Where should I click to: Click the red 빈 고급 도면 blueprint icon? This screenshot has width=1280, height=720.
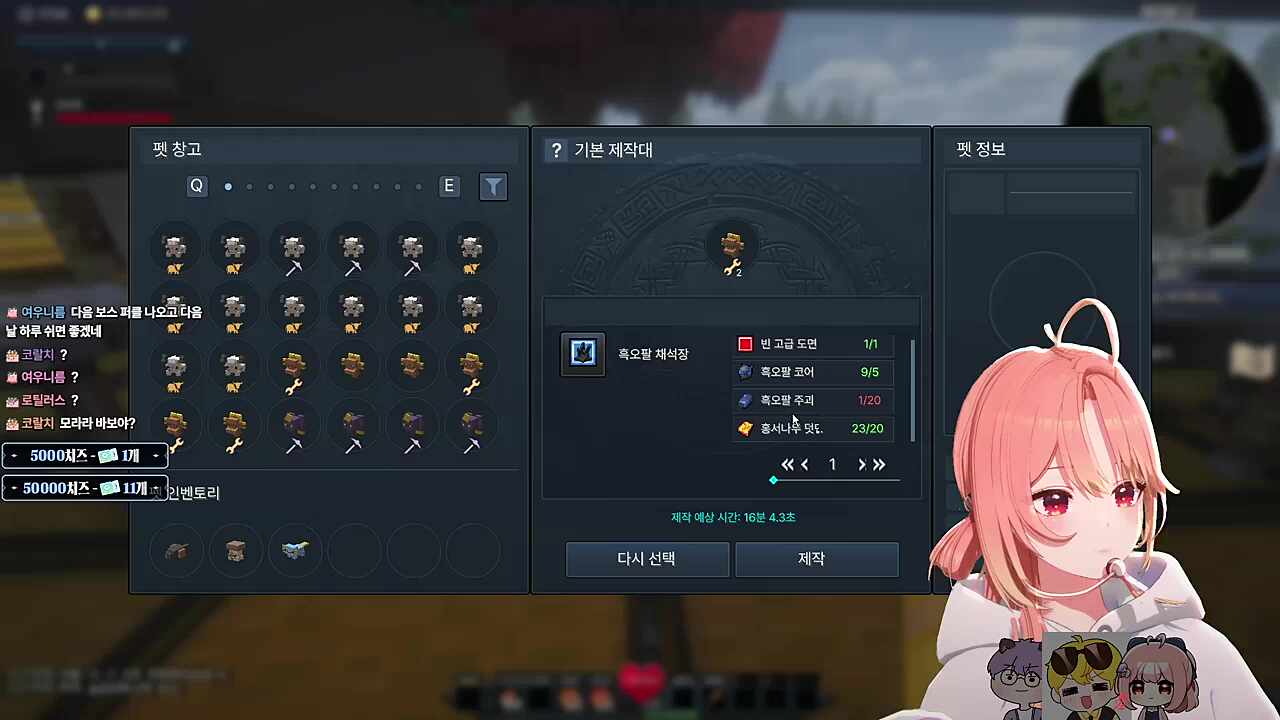pyautogui.click(x=745, y=343)
